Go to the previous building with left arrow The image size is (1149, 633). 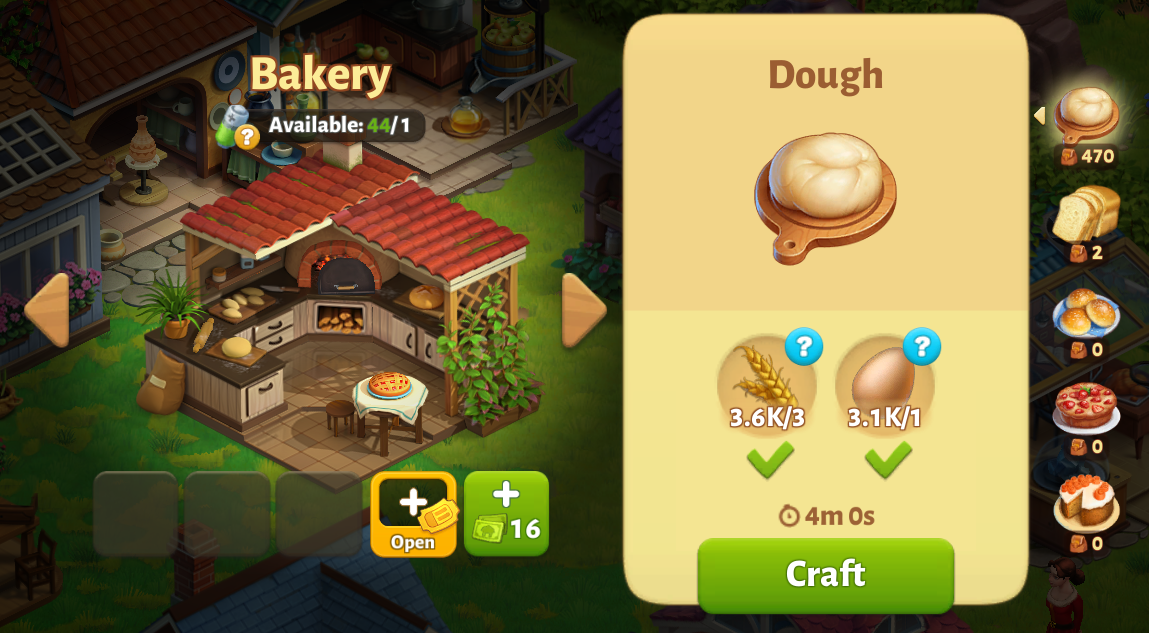tap(46, 310)
